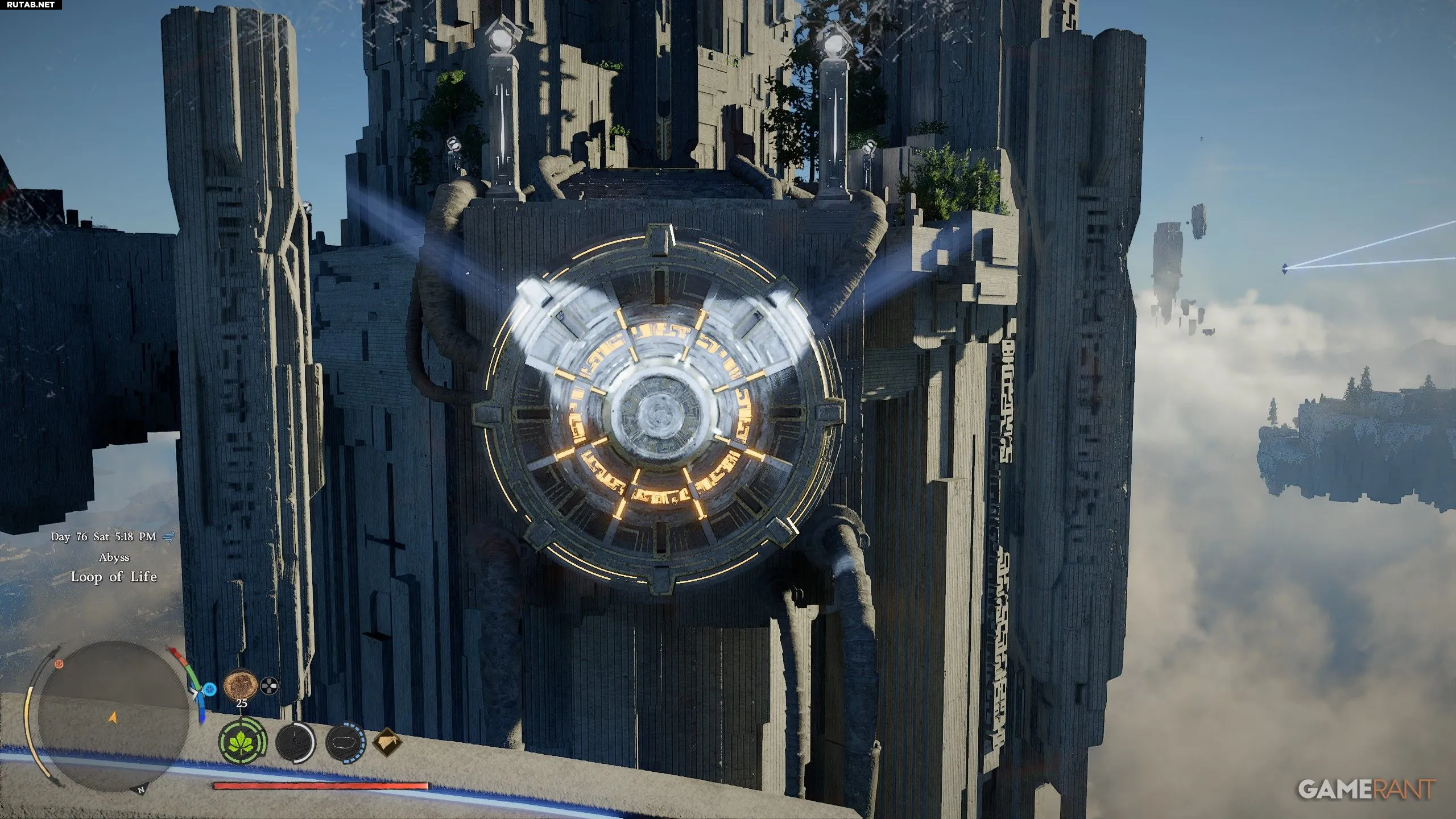Open the Loop of Life quest tracker
1456x819 pixels.
(x=114, y=577)
